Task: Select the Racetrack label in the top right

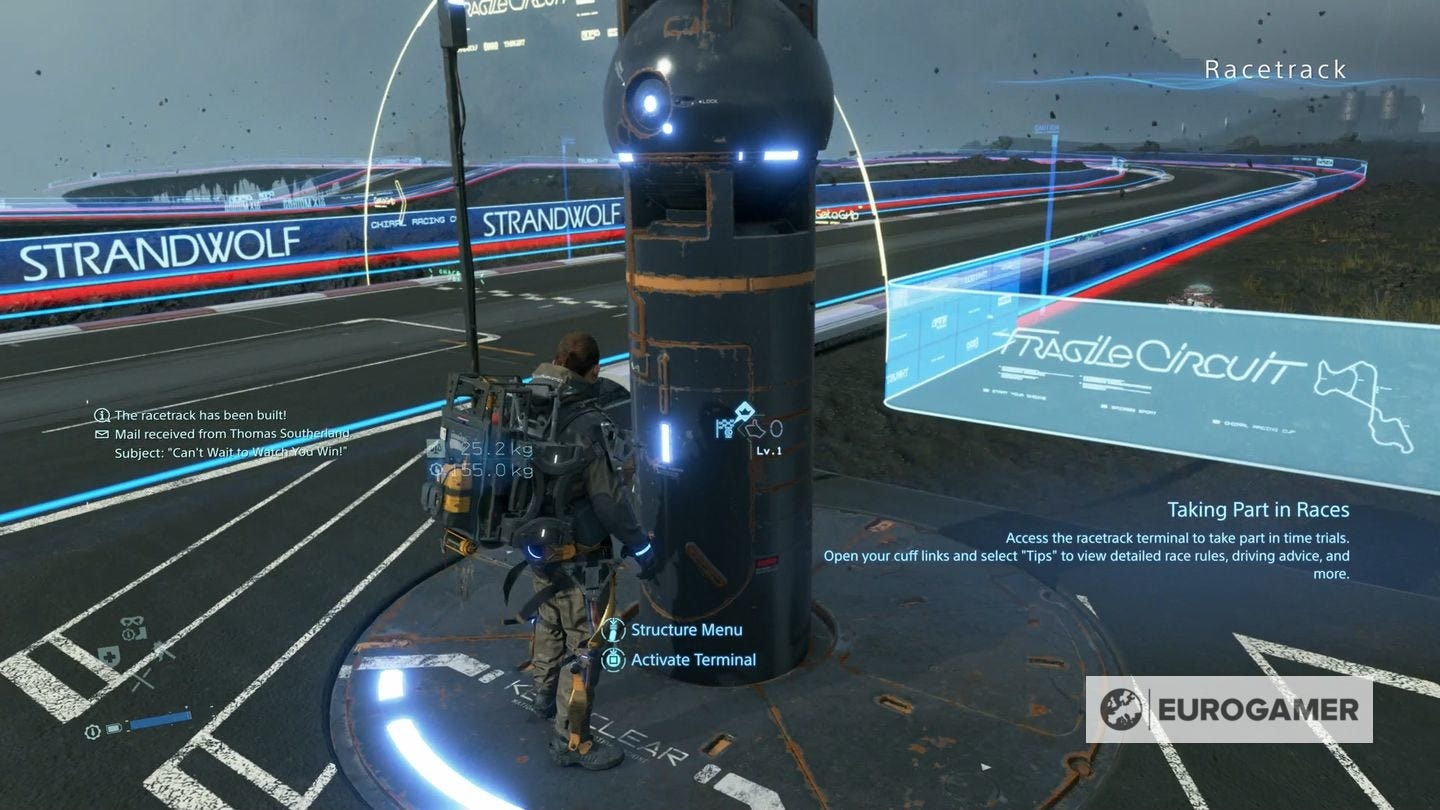Action: 1275,69
